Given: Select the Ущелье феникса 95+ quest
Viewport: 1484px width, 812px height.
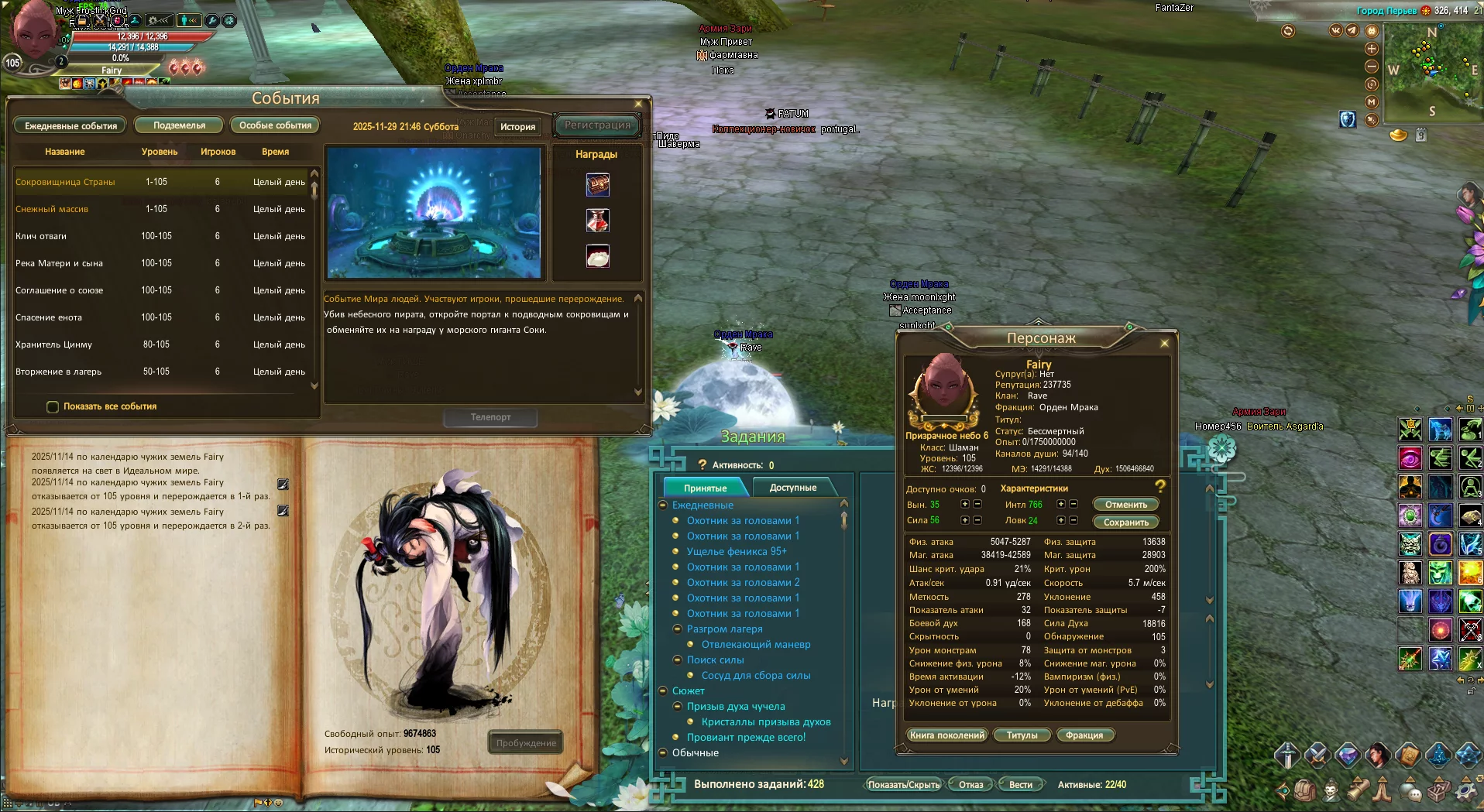Looking at the screenshot, I should coord(736,551).
